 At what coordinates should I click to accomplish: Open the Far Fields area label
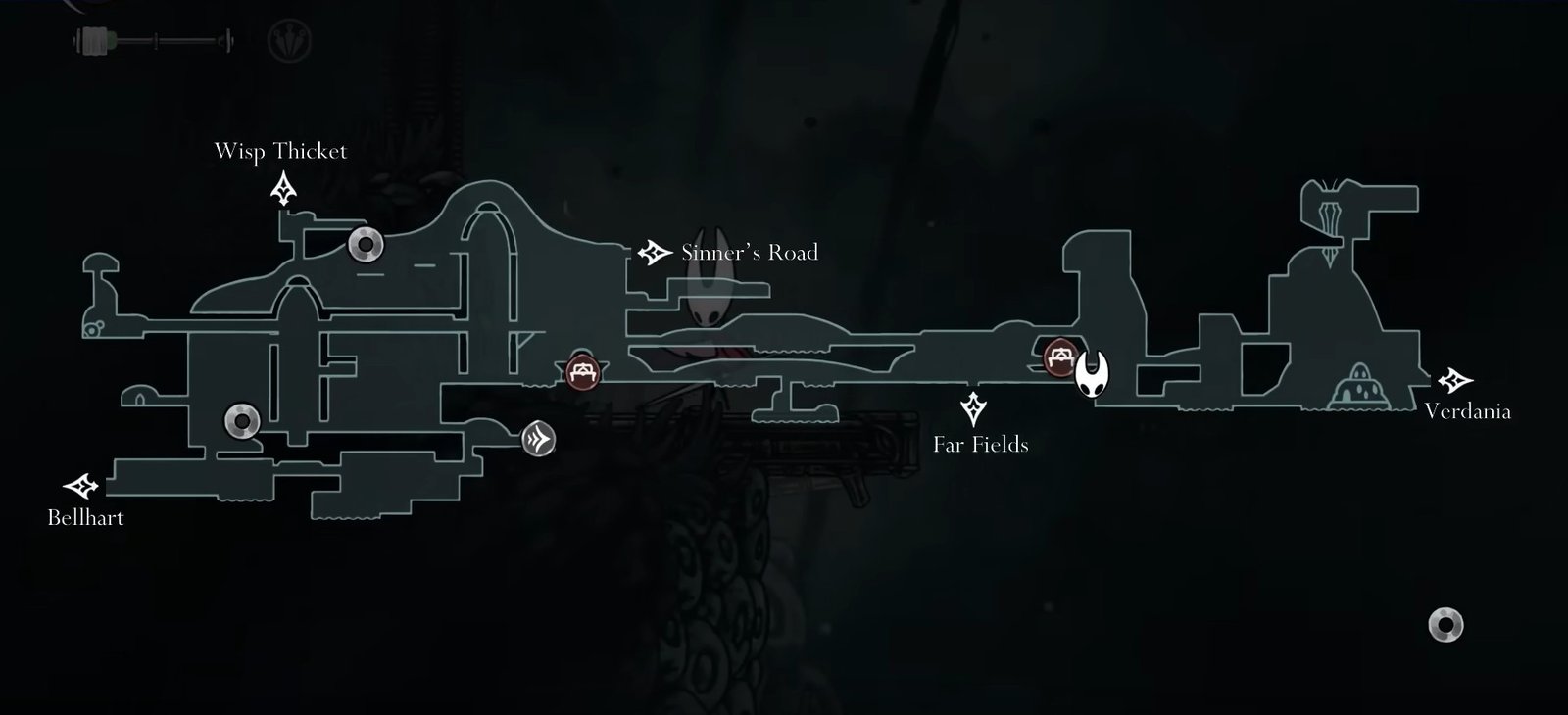[980, 444]
